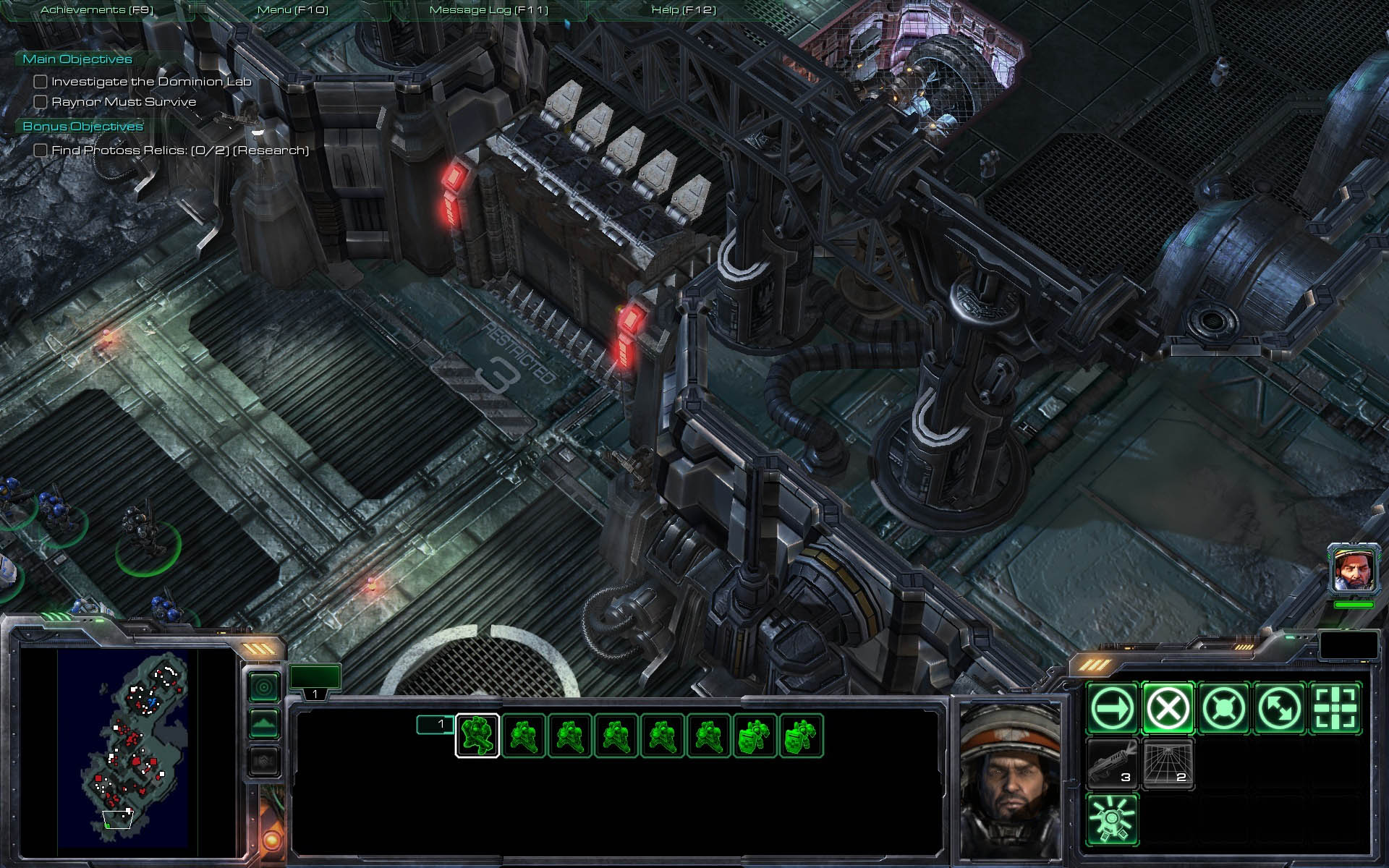The image size is (1389, 868).
Task: Trigger the exploding mine ability icon
Action: tap(1112, 820)
